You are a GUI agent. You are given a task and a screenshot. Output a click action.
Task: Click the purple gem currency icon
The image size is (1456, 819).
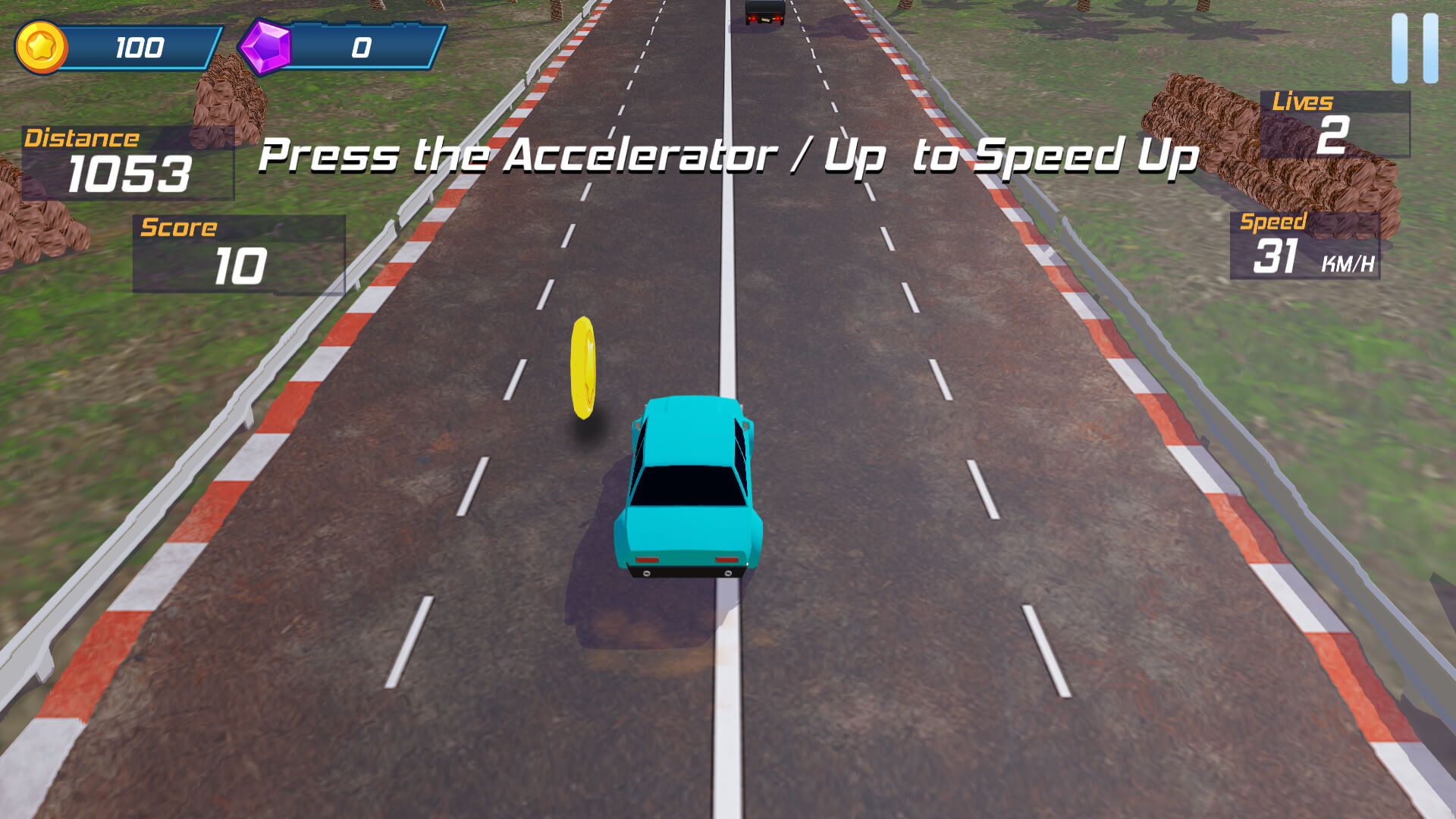[265, 47]
